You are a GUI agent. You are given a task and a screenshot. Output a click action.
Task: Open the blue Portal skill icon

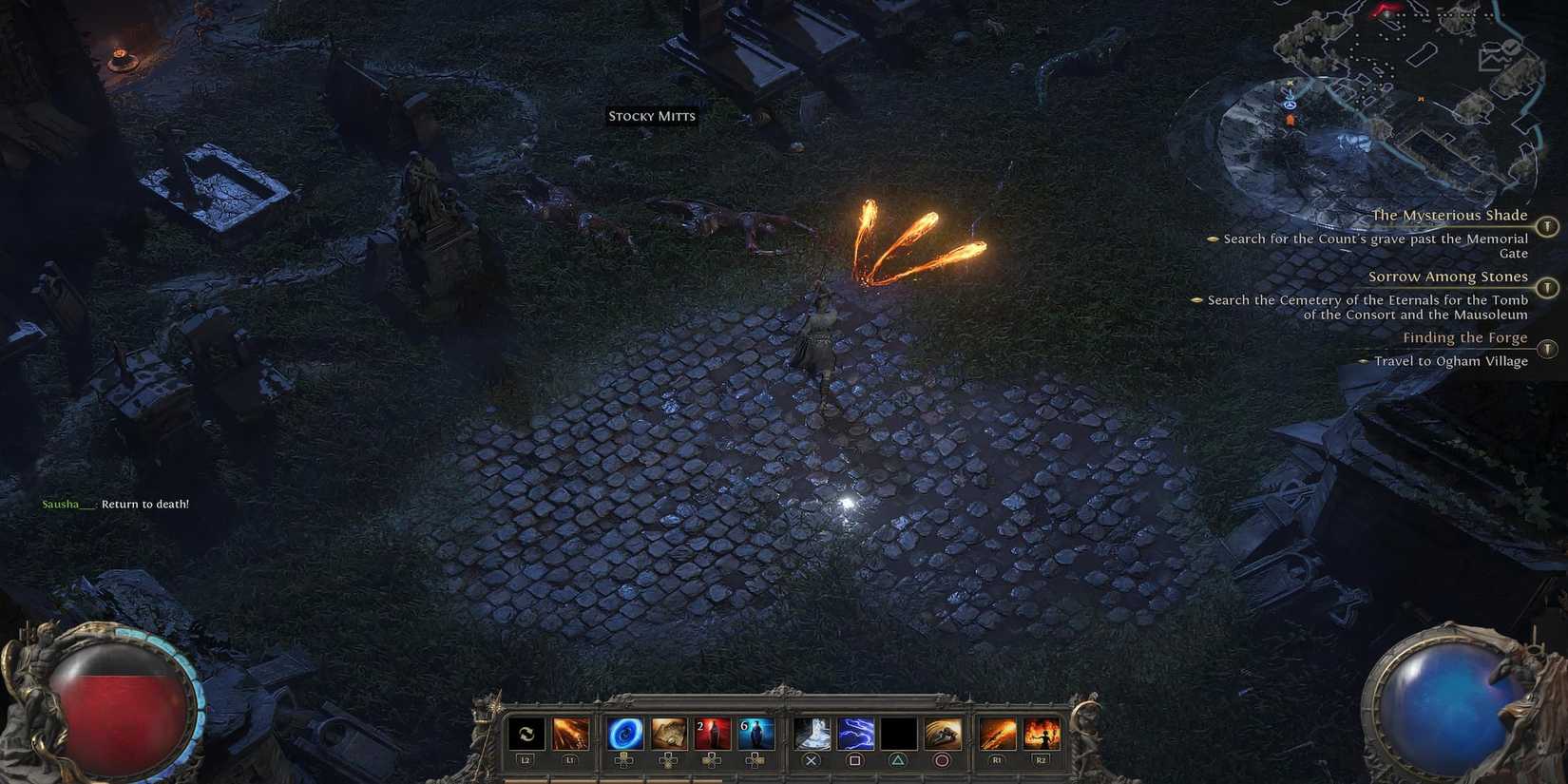624,733
